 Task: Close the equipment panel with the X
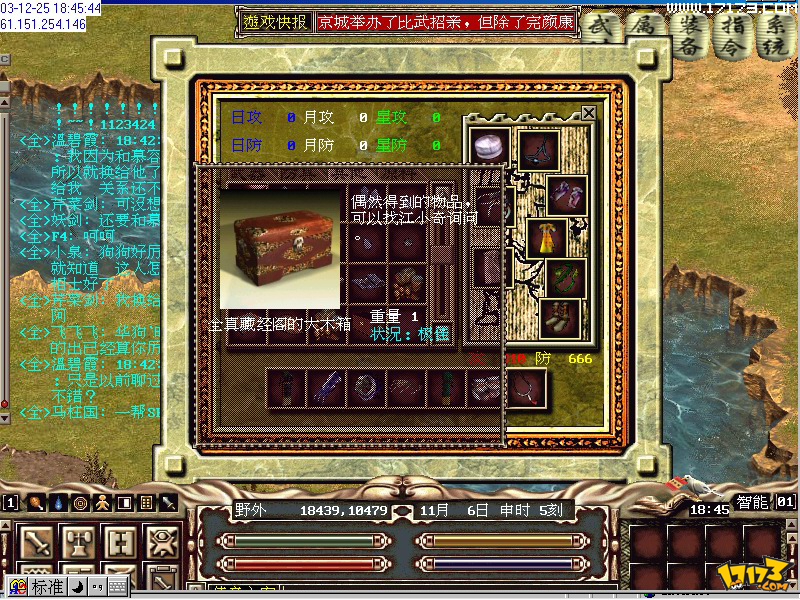[589, 113]
